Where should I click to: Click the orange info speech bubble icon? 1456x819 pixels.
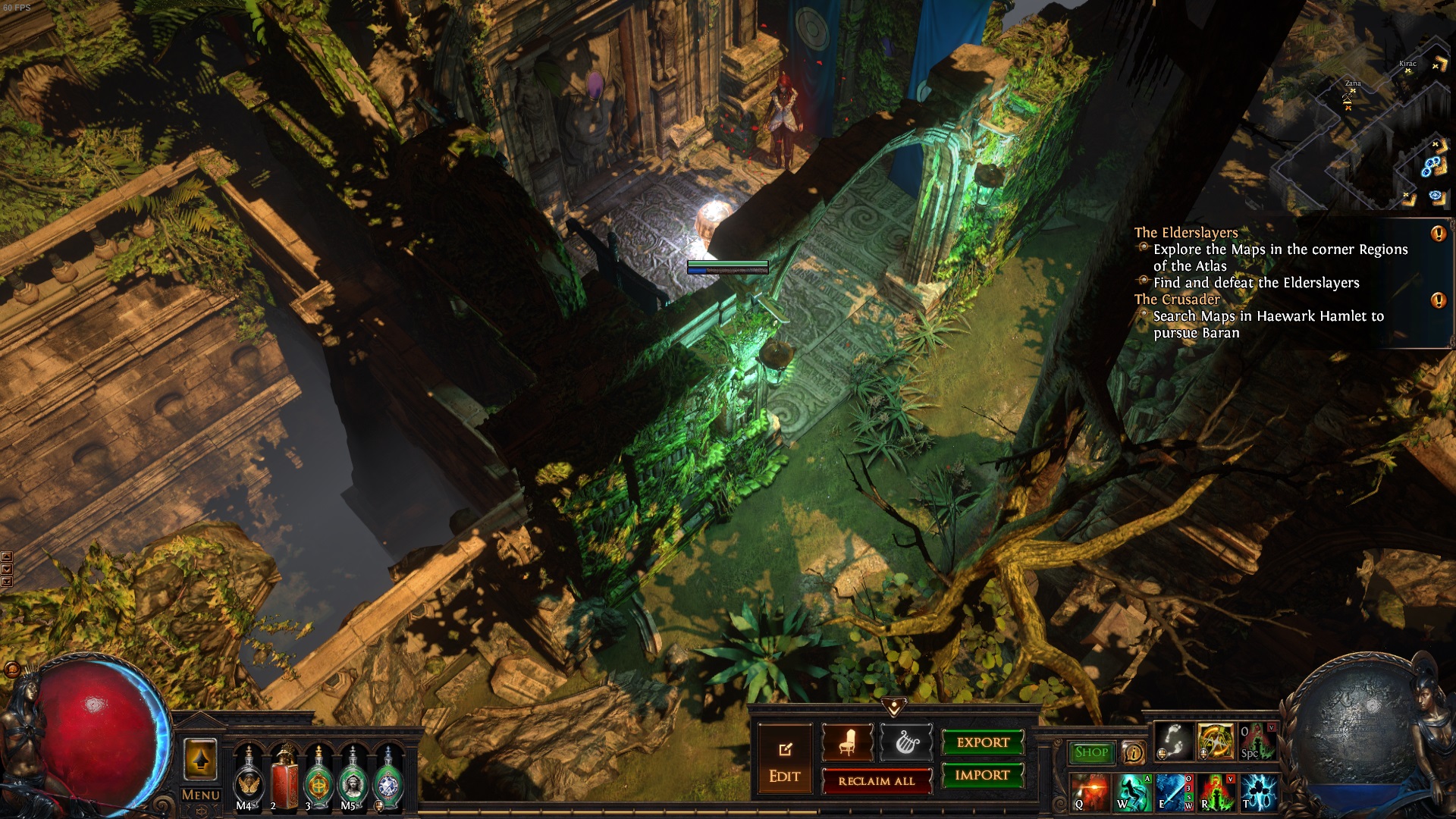[1133, 752]
